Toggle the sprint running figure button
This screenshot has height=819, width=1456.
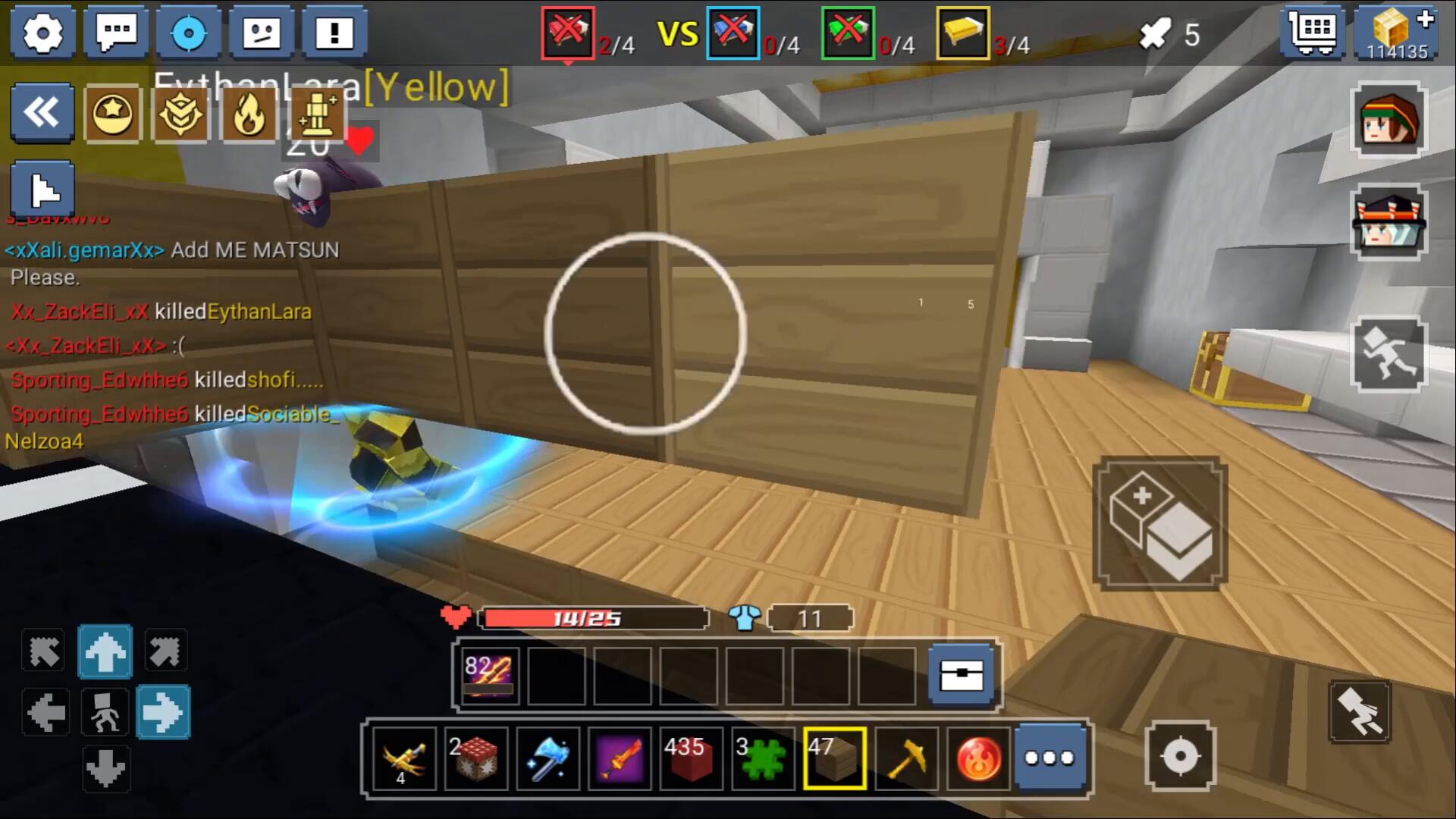tap(1389, 353)
